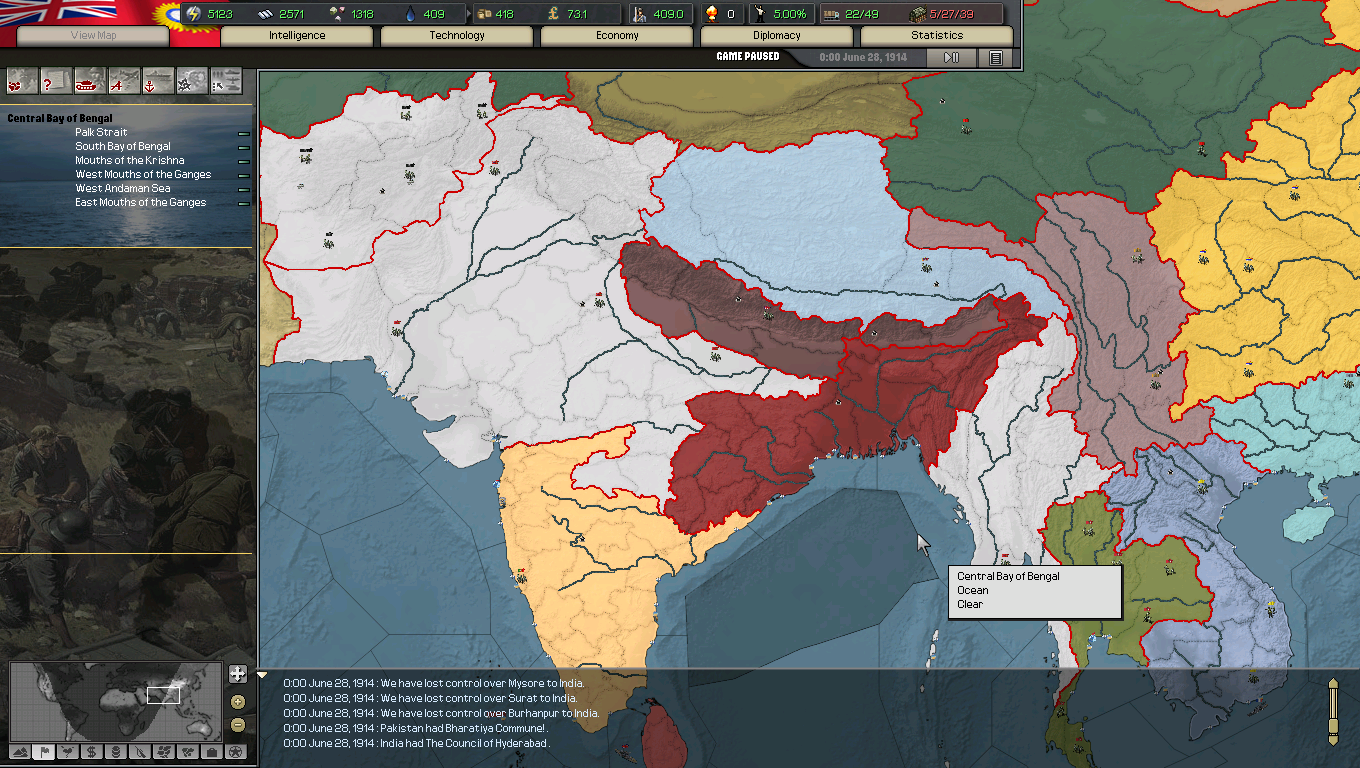Image resolution: width=1360 pixels, height=768 pixels.
Task: Open the world map globe icon
Action: (x=21, y=80)
